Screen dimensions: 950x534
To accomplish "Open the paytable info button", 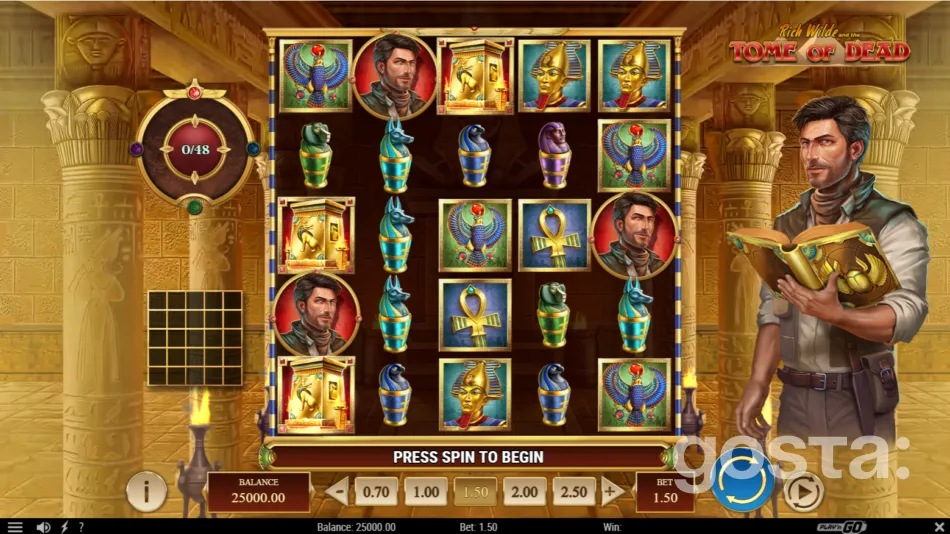I will (147, 492).
